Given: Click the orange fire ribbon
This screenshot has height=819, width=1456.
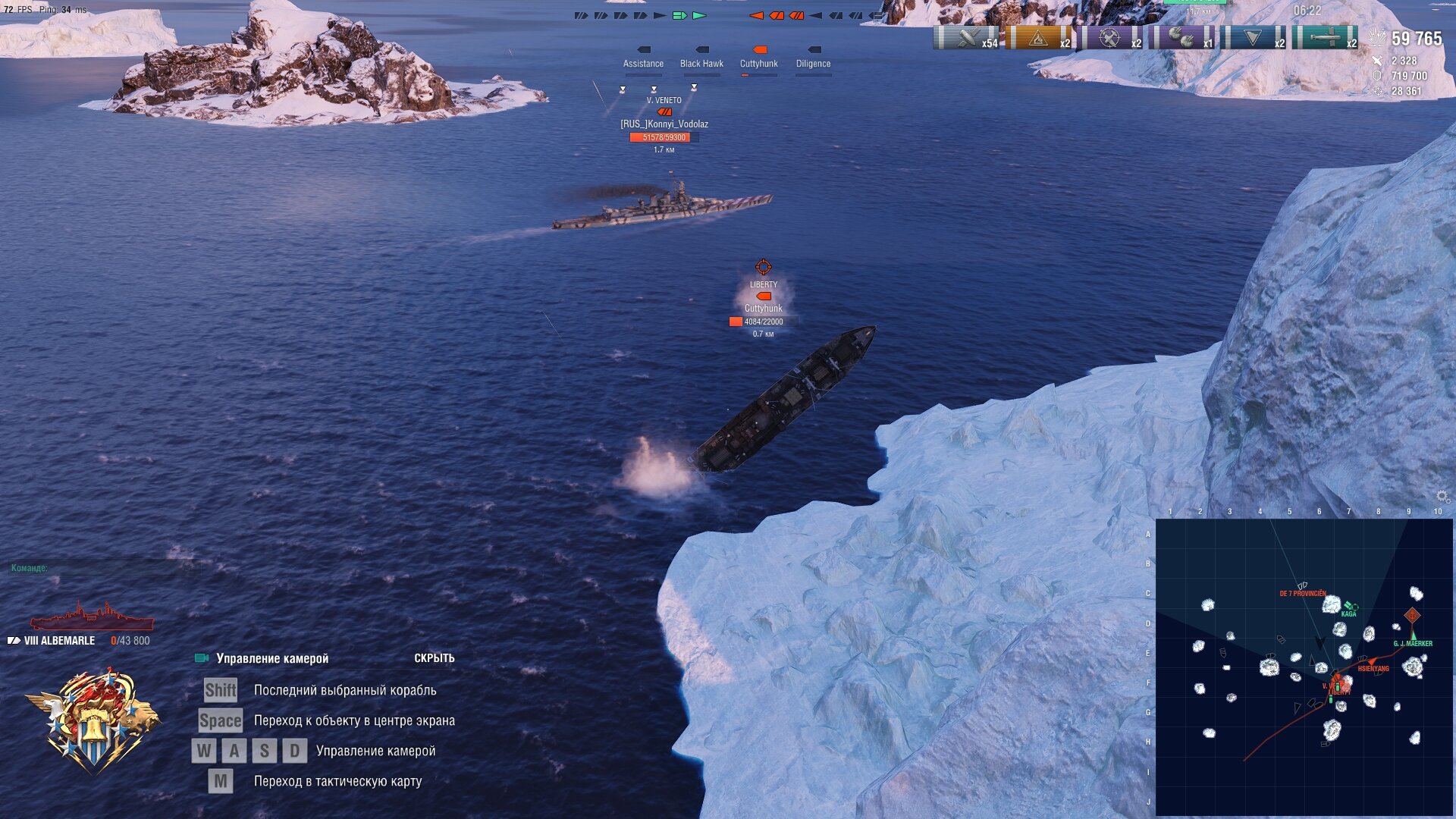Looking at the screenshot, I should pos(1039,38).
